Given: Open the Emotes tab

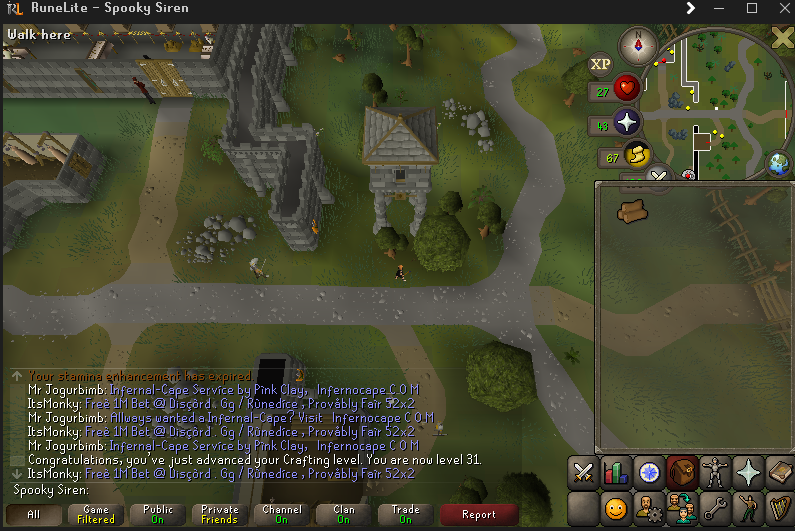Looking at the screenshot, I should (x=749, y=507).
